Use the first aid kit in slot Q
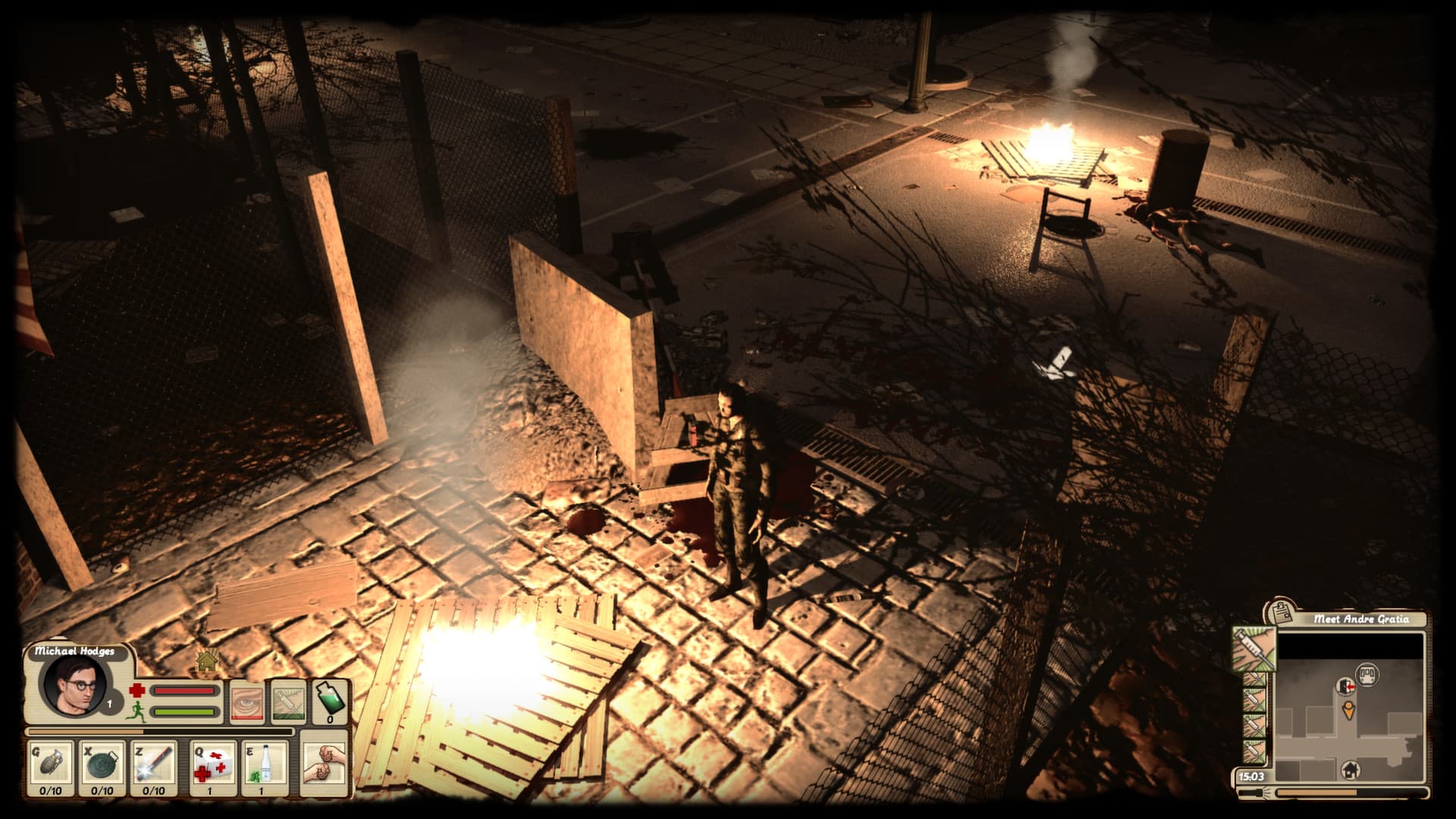This screenshot has height=819, width=1456. (213, 764)
